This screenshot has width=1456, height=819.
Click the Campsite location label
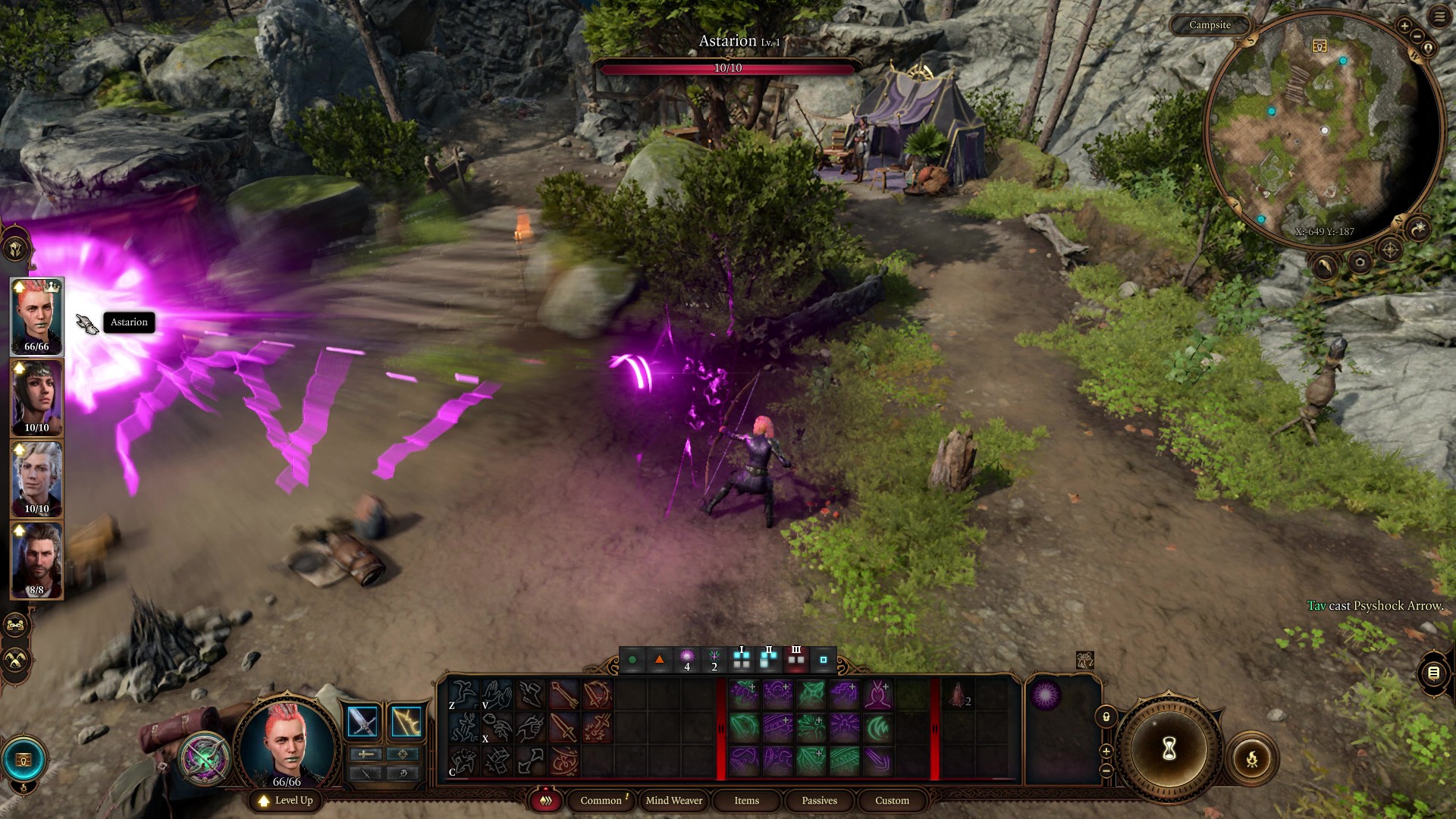(x=1210, y=25)
